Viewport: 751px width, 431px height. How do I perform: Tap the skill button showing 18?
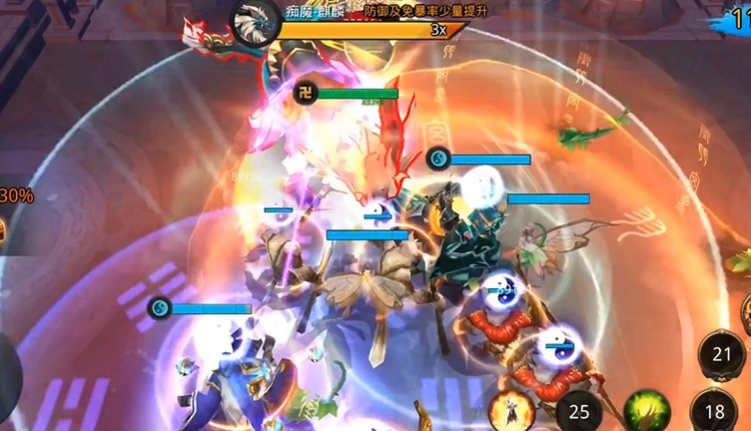(x=714, y=411)
